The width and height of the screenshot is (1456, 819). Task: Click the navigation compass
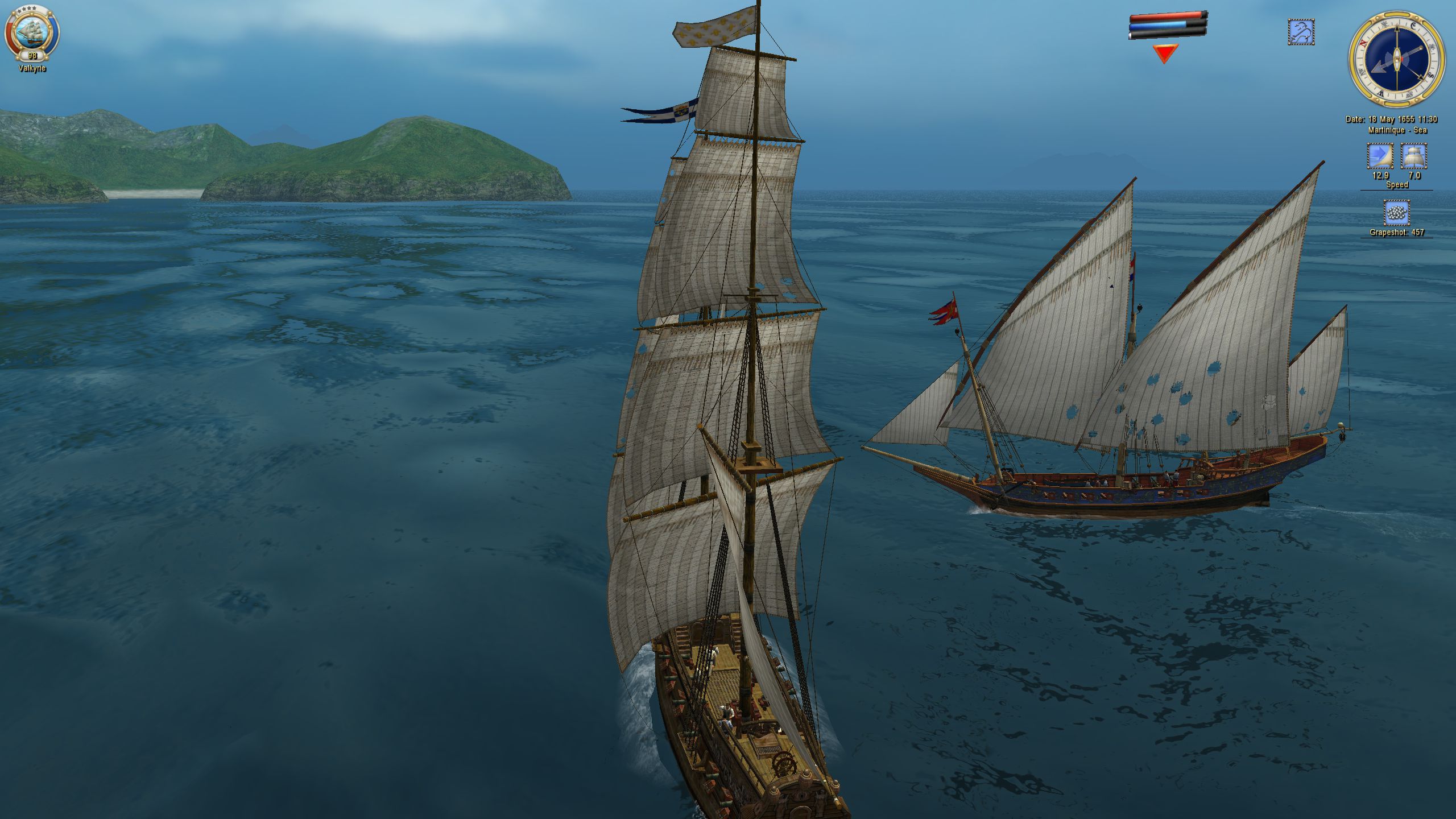(x=1396, y=58)
